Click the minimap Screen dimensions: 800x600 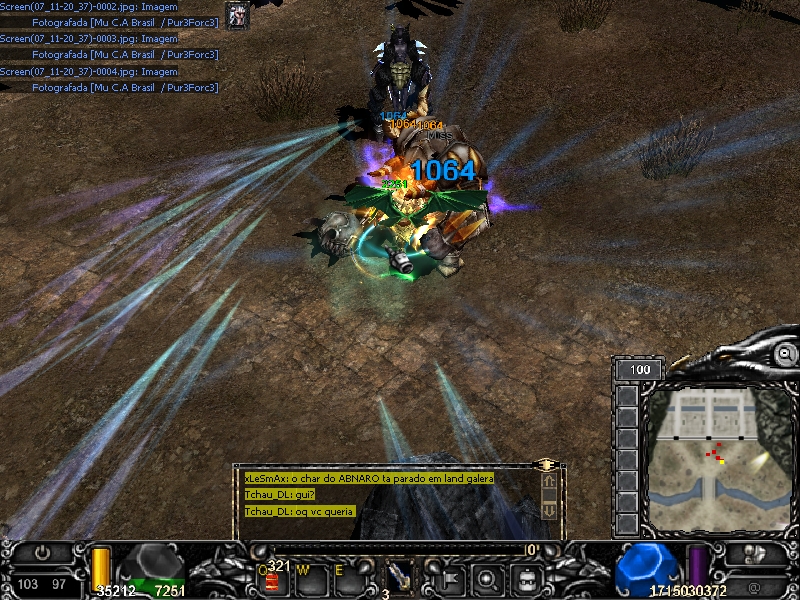tap(708, 455)
